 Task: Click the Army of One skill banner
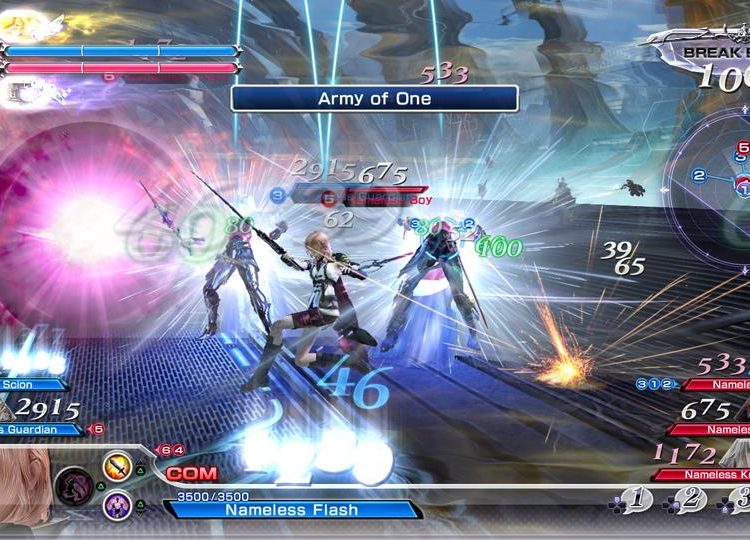374,98
